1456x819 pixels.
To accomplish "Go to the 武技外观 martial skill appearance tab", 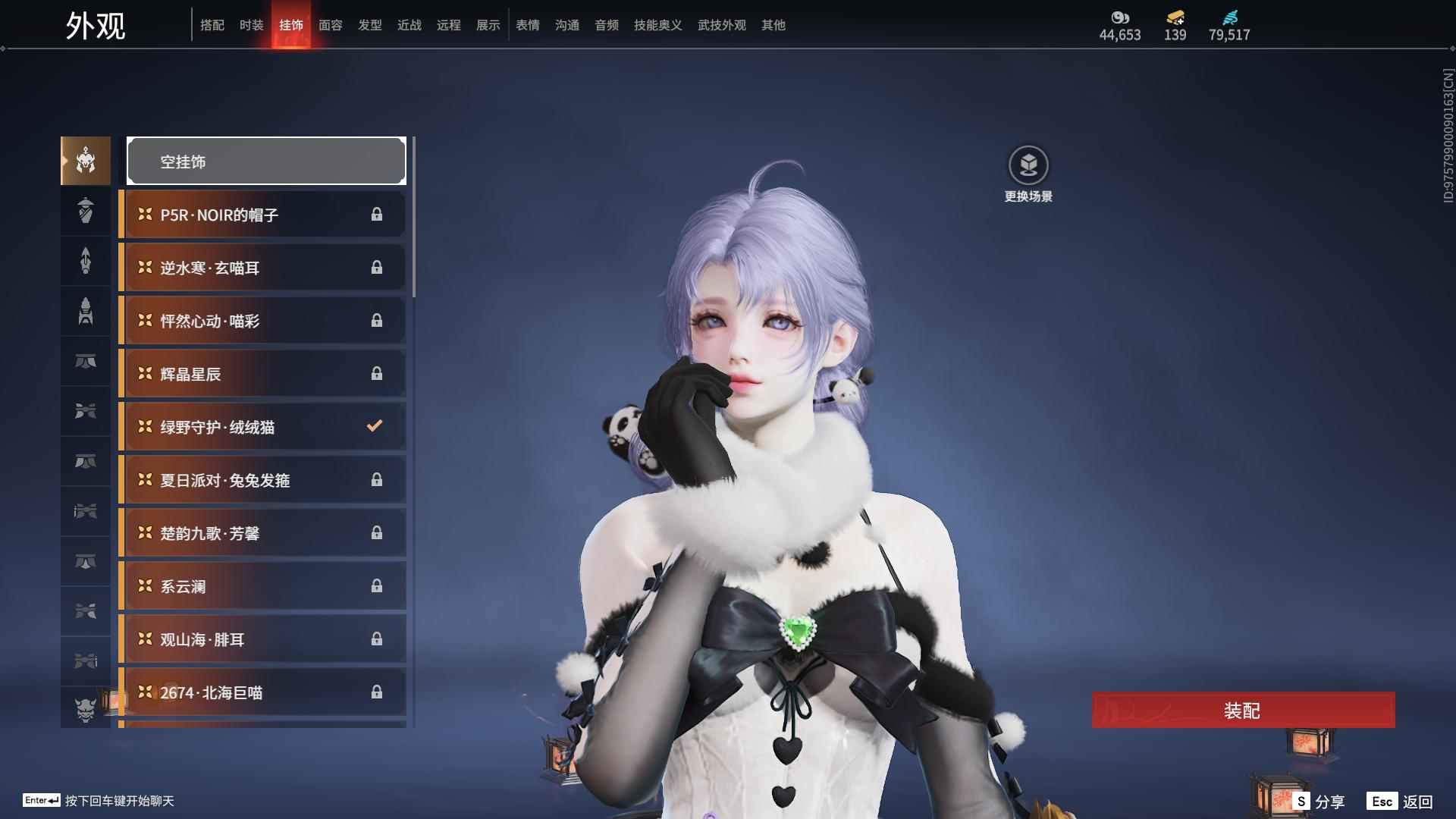I will click(x=722, y=25).
